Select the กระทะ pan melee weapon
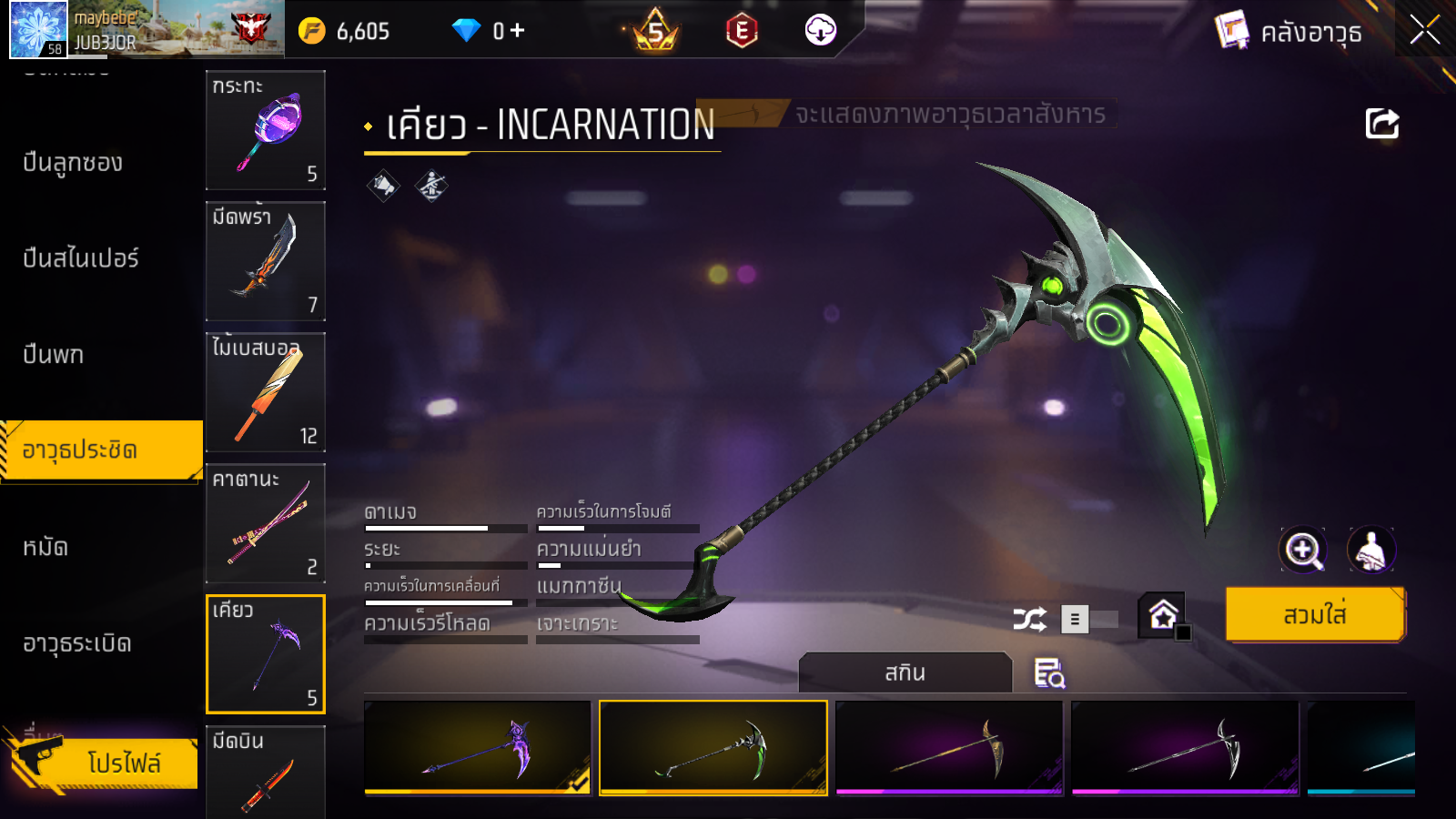 pos(265,130)
